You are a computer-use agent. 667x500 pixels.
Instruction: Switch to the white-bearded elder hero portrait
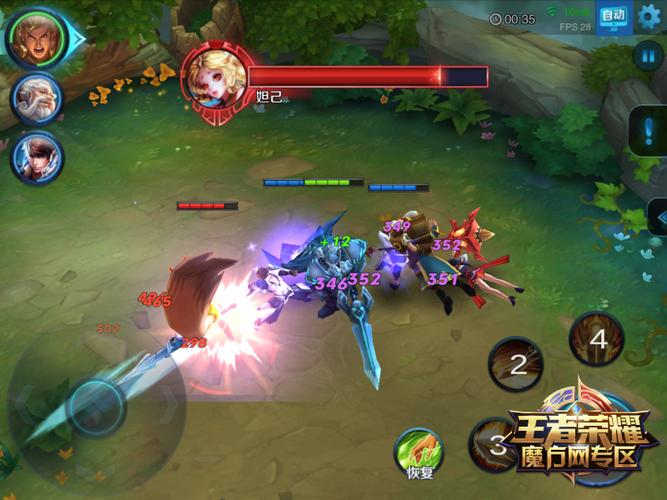pyautogui.click(x=37, y=99)
